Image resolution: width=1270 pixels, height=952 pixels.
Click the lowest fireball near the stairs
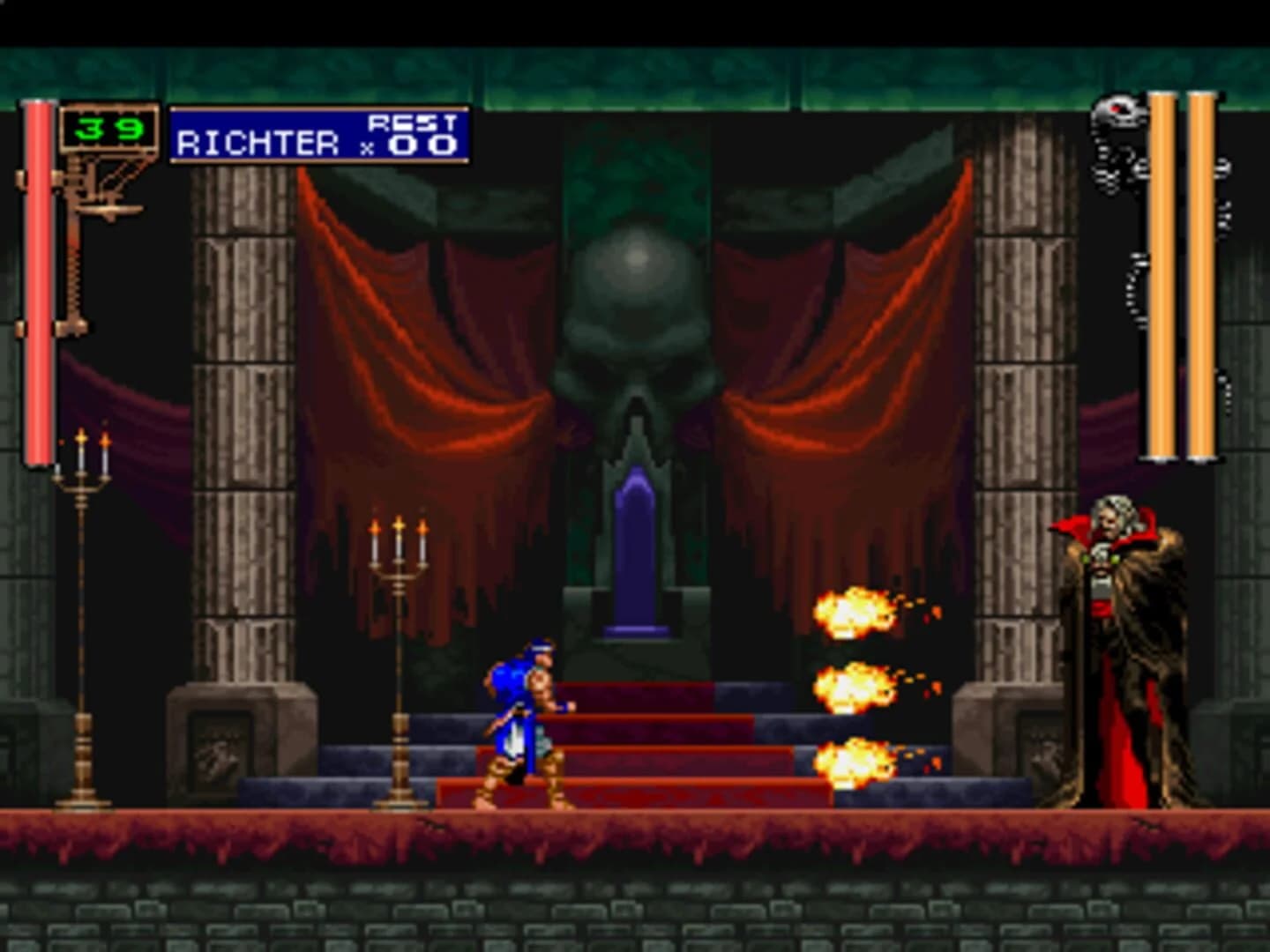coord(851,762)
